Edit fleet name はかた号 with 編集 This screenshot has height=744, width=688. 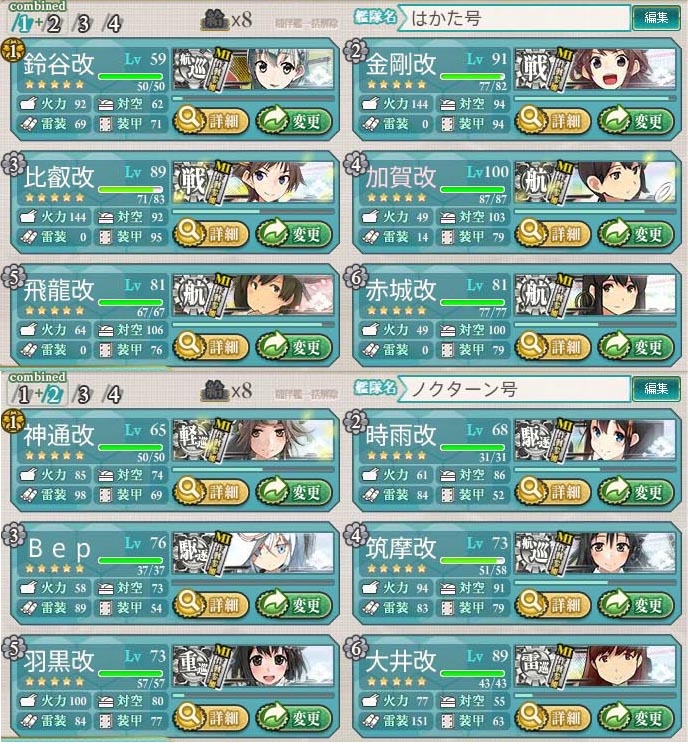click(656, 17)
